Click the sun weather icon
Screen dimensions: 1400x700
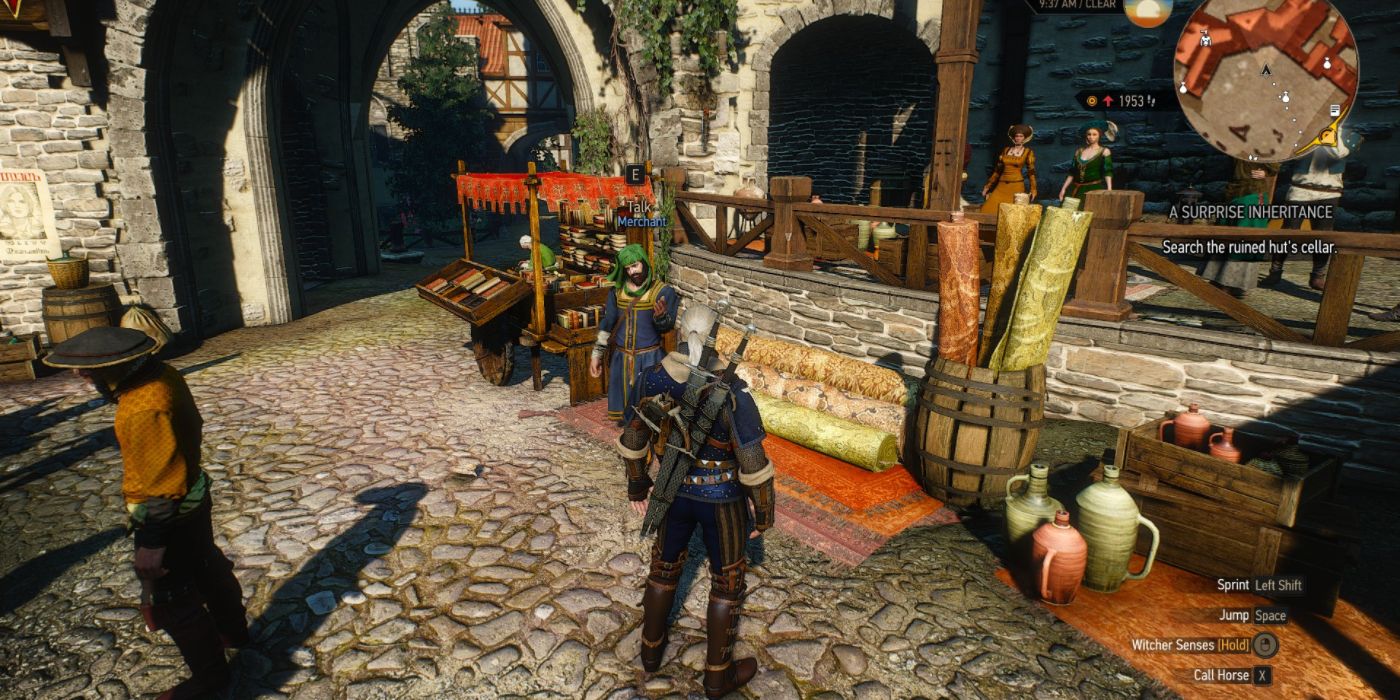coord(1147,12)
